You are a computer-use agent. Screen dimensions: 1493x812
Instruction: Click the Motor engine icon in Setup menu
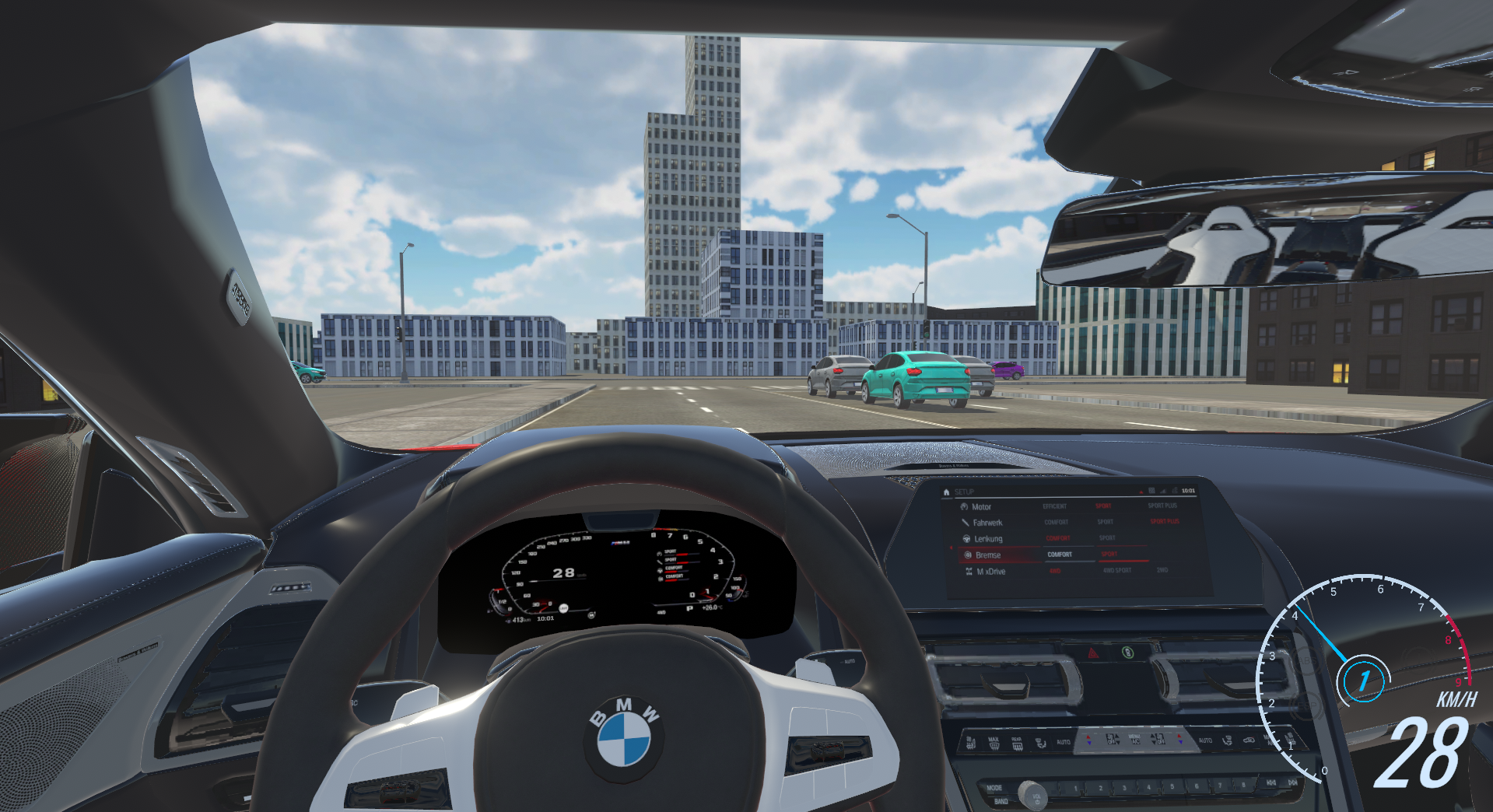(964, 506)
